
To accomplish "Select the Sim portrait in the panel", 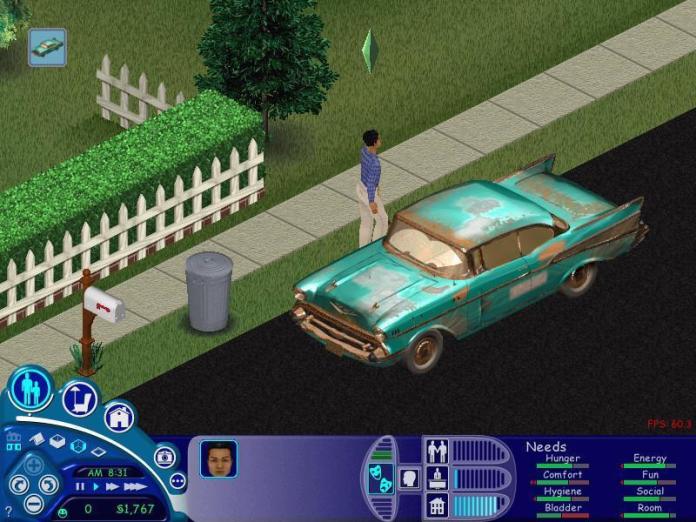I will (x=219, y=459).
